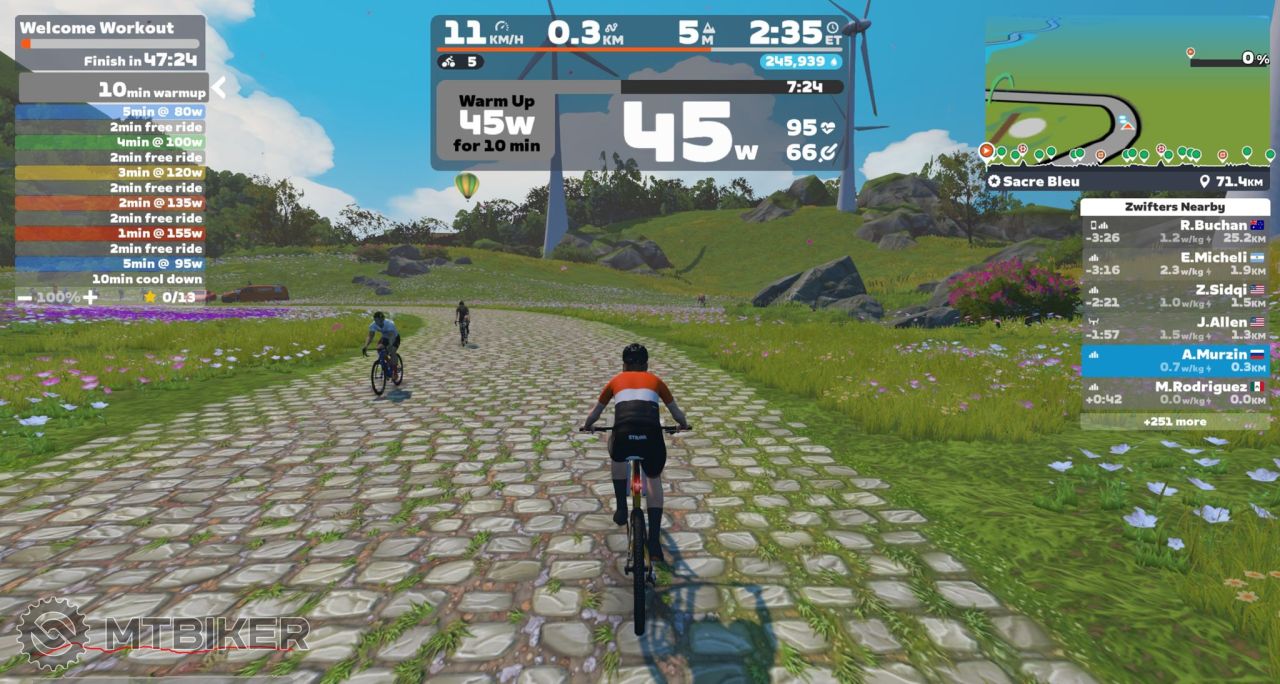Choose Z.Siqdi in the riders list
This screenshot has width=1280, height=684.
pyautogui.click(x=1176, y=296)
